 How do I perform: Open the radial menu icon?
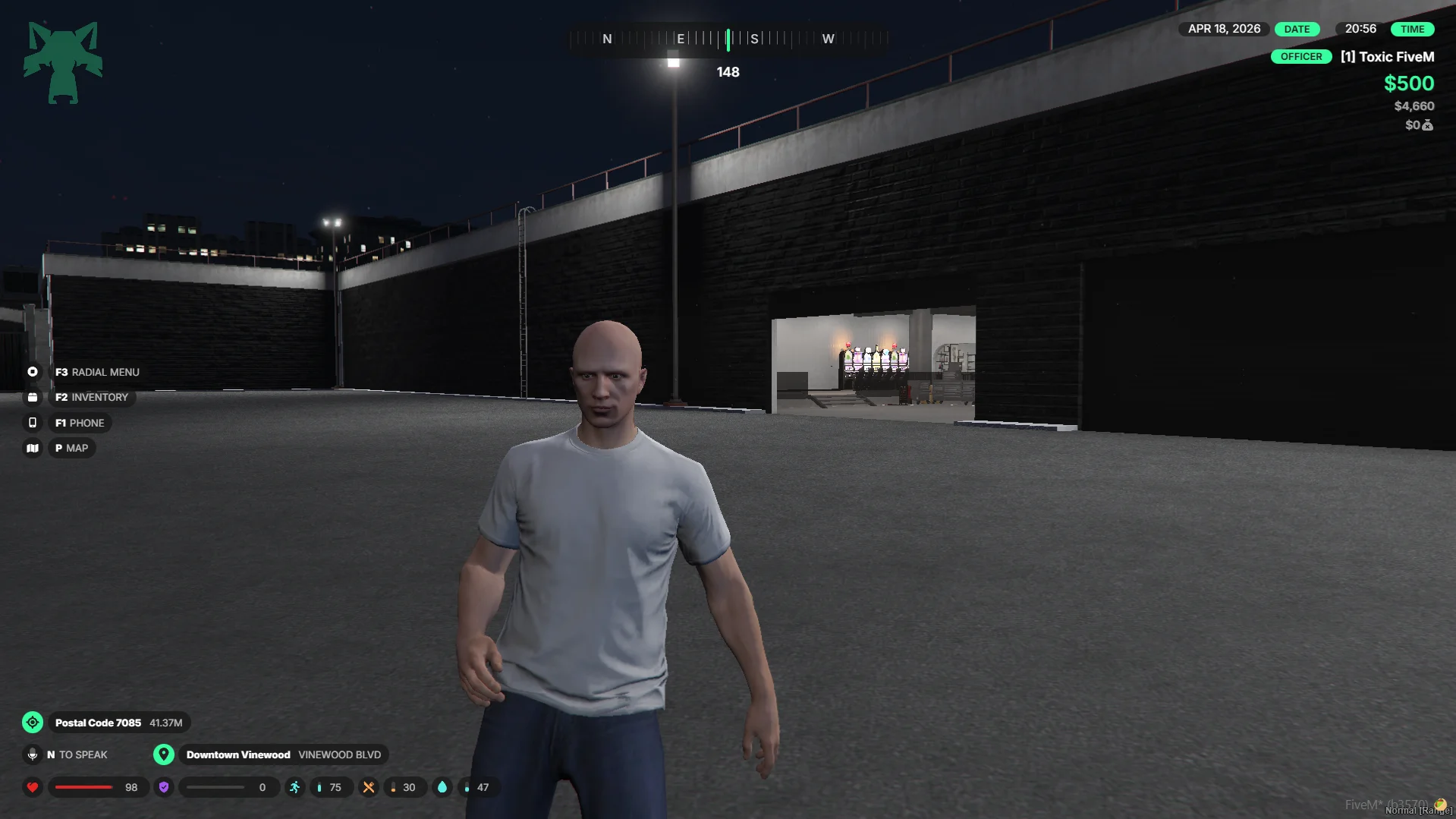pyautogui.click(x=33, y=372)
